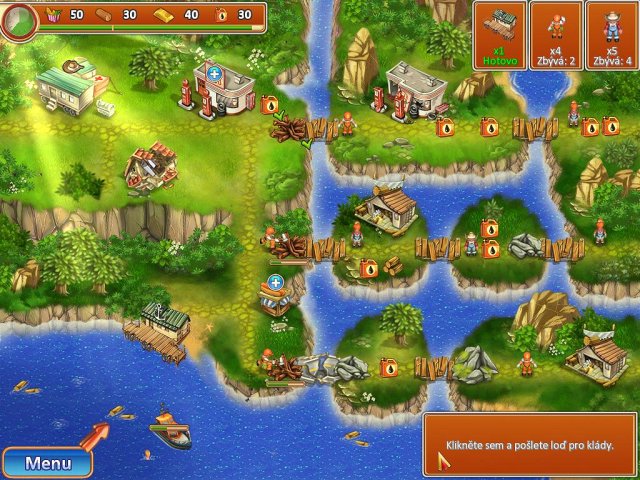Click the round level timer dial
This screenshot has height=480, width=640.
tap(19, 20)
